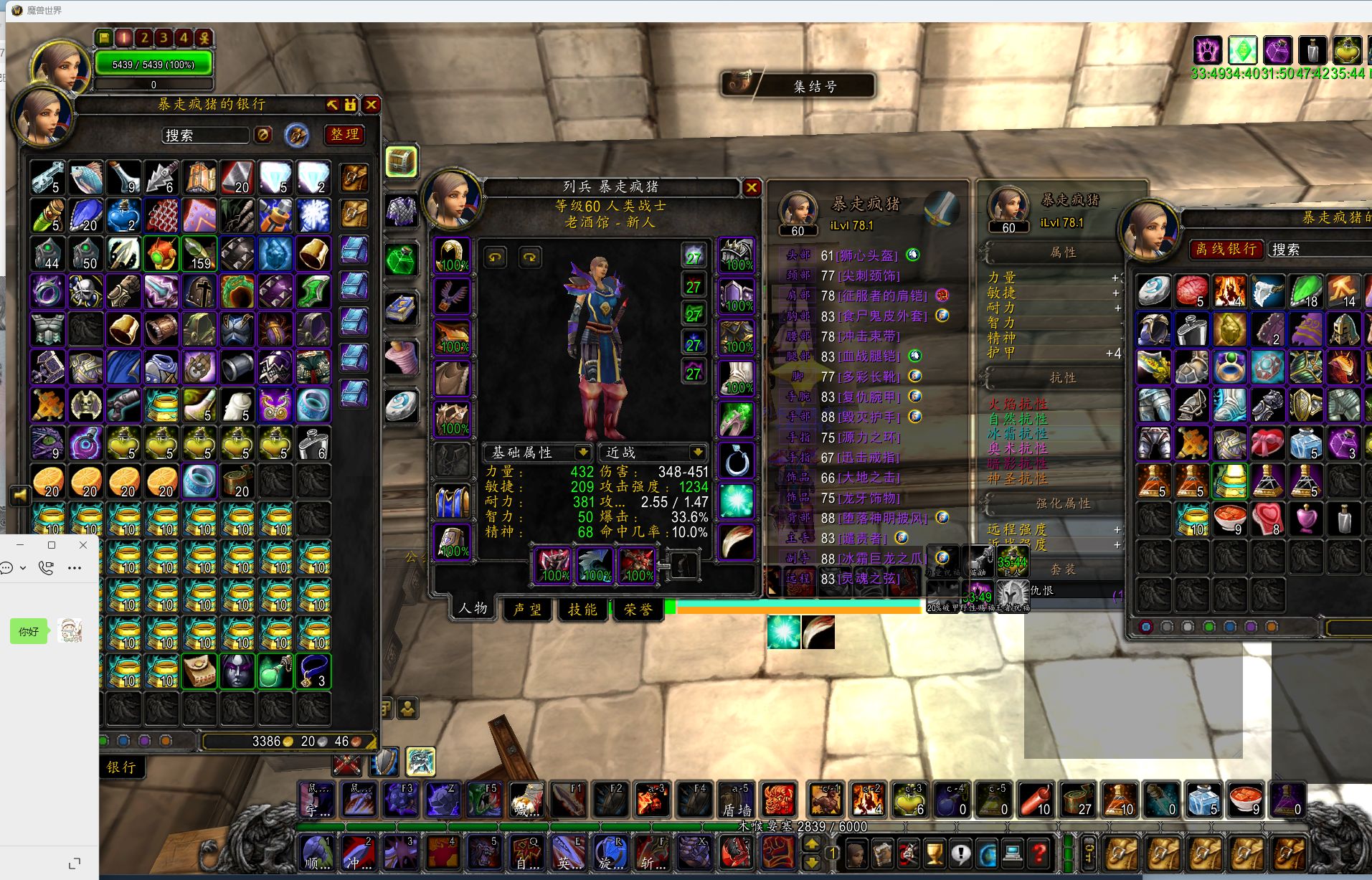Click the 整理 sort button
This screenshot has height=880, width=1372.
pyautogui.click(x=345, y=134)
